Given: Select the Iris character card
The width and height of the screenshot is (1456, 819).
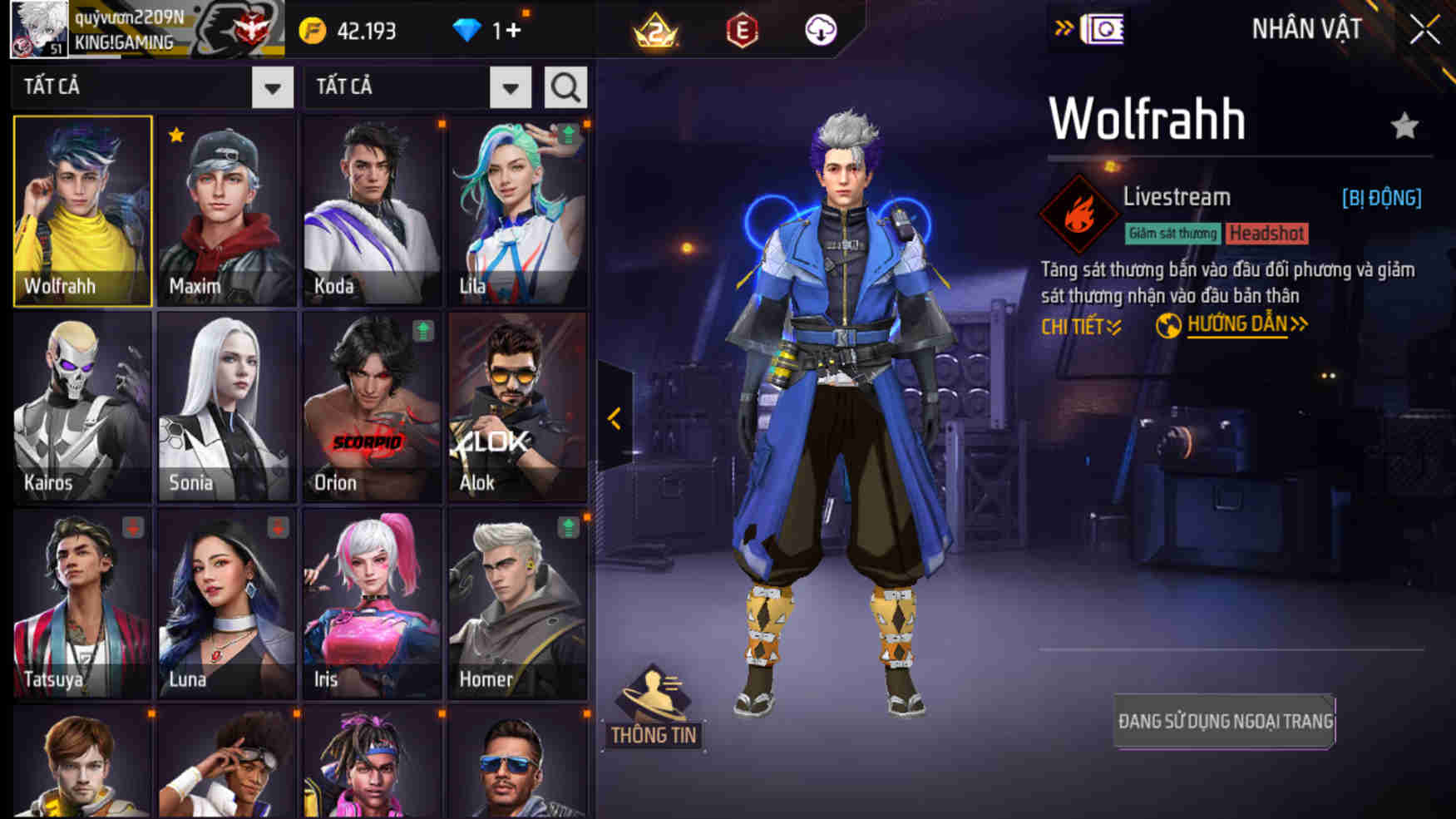Looking at the screenshot, I should (372, 604).
